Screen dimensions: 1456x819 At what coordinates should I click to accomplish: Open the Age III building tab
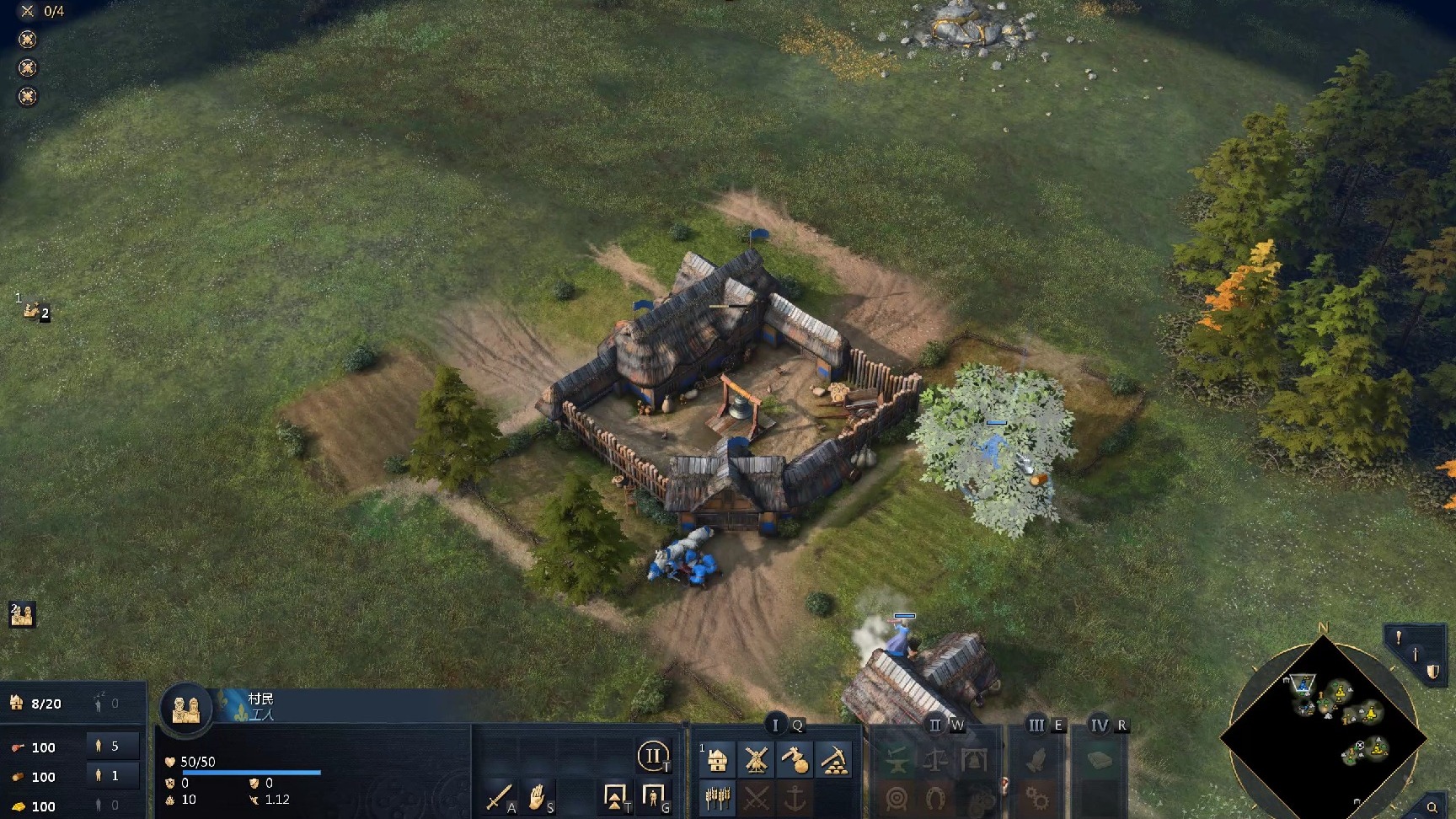pyautogui.click(x=1036, y=725)
